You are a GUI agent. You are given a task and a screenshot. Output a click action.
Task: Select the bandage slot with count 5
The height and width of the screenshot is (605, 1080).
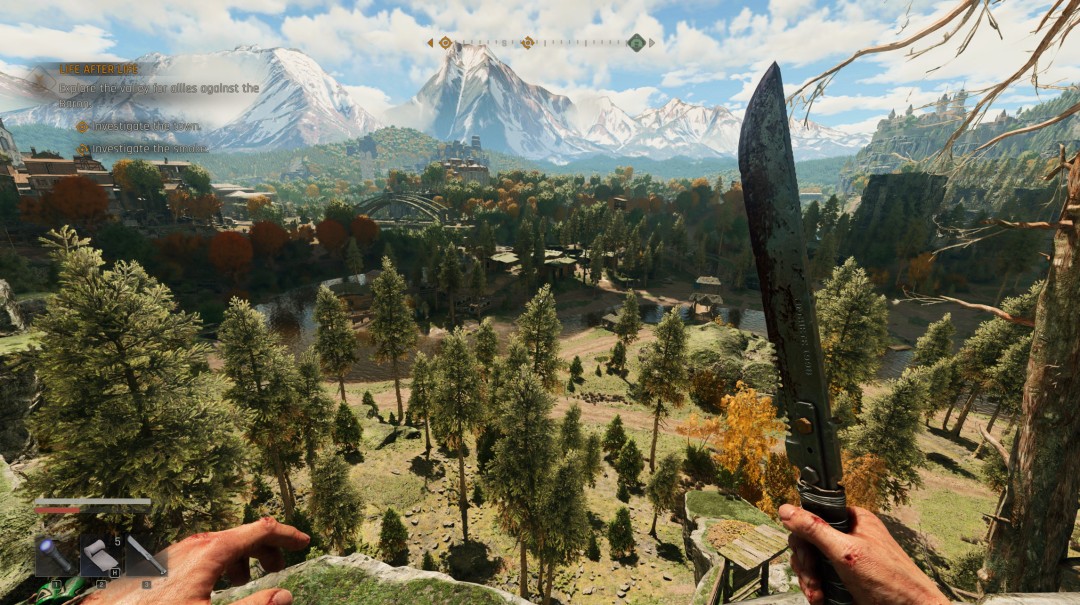point(100,556)
